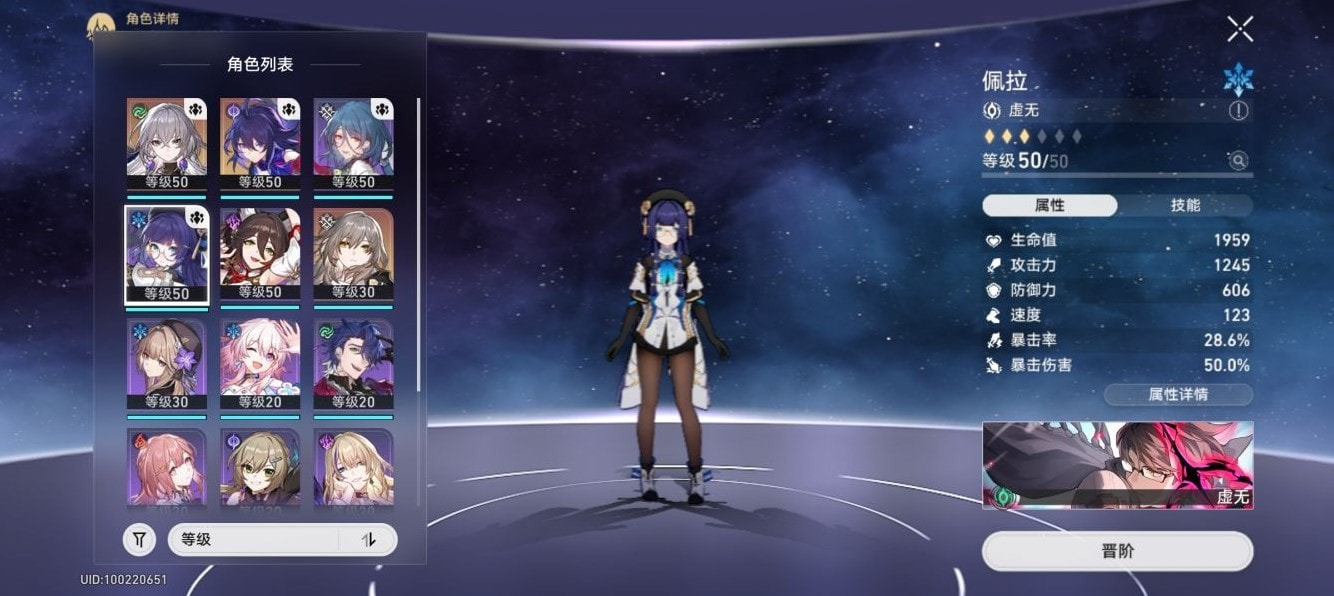Select Herta's portrait with the purple flower

point(166,364)
